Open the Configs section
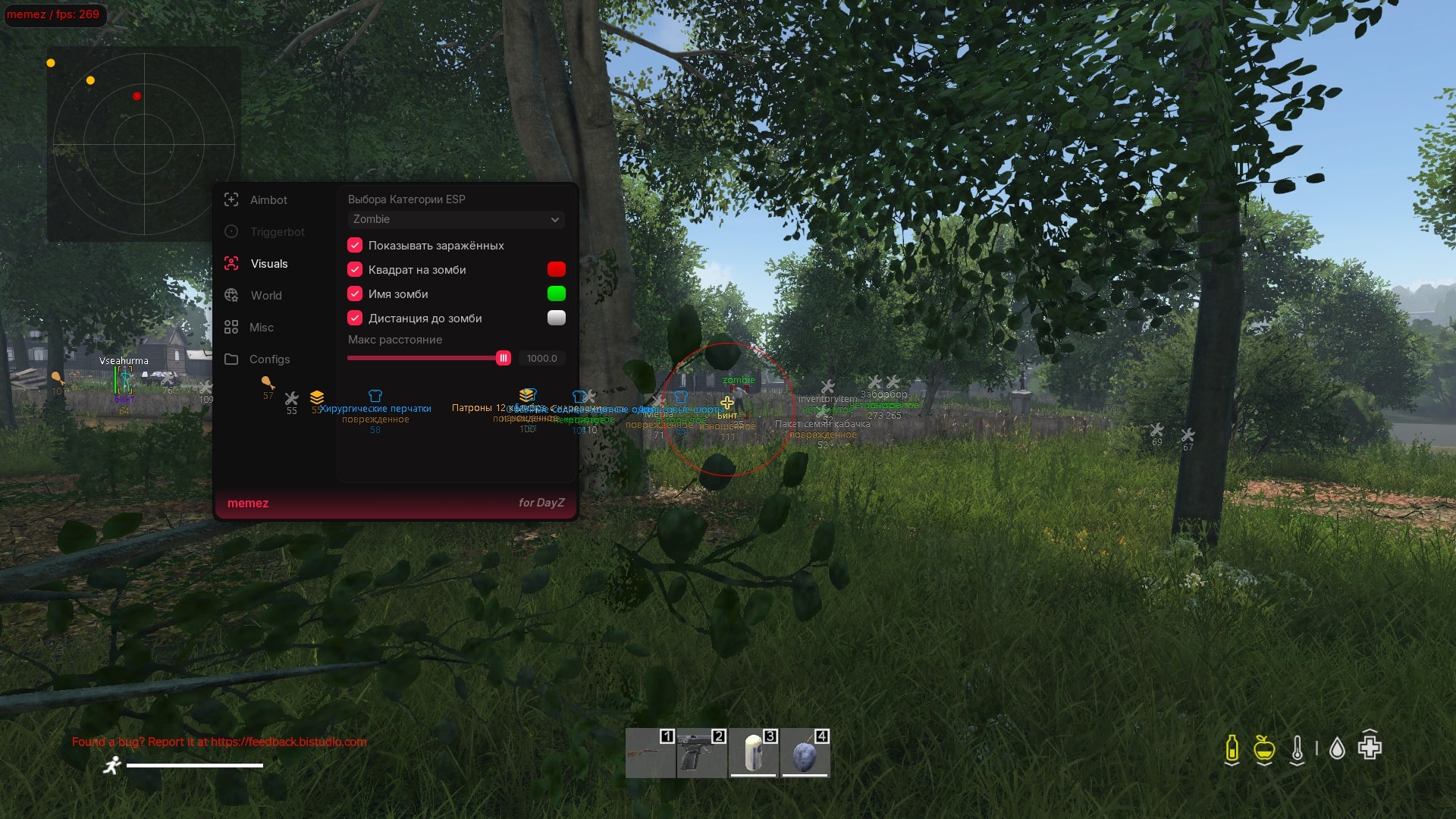1456x819 pixels. tap(269, 359)
